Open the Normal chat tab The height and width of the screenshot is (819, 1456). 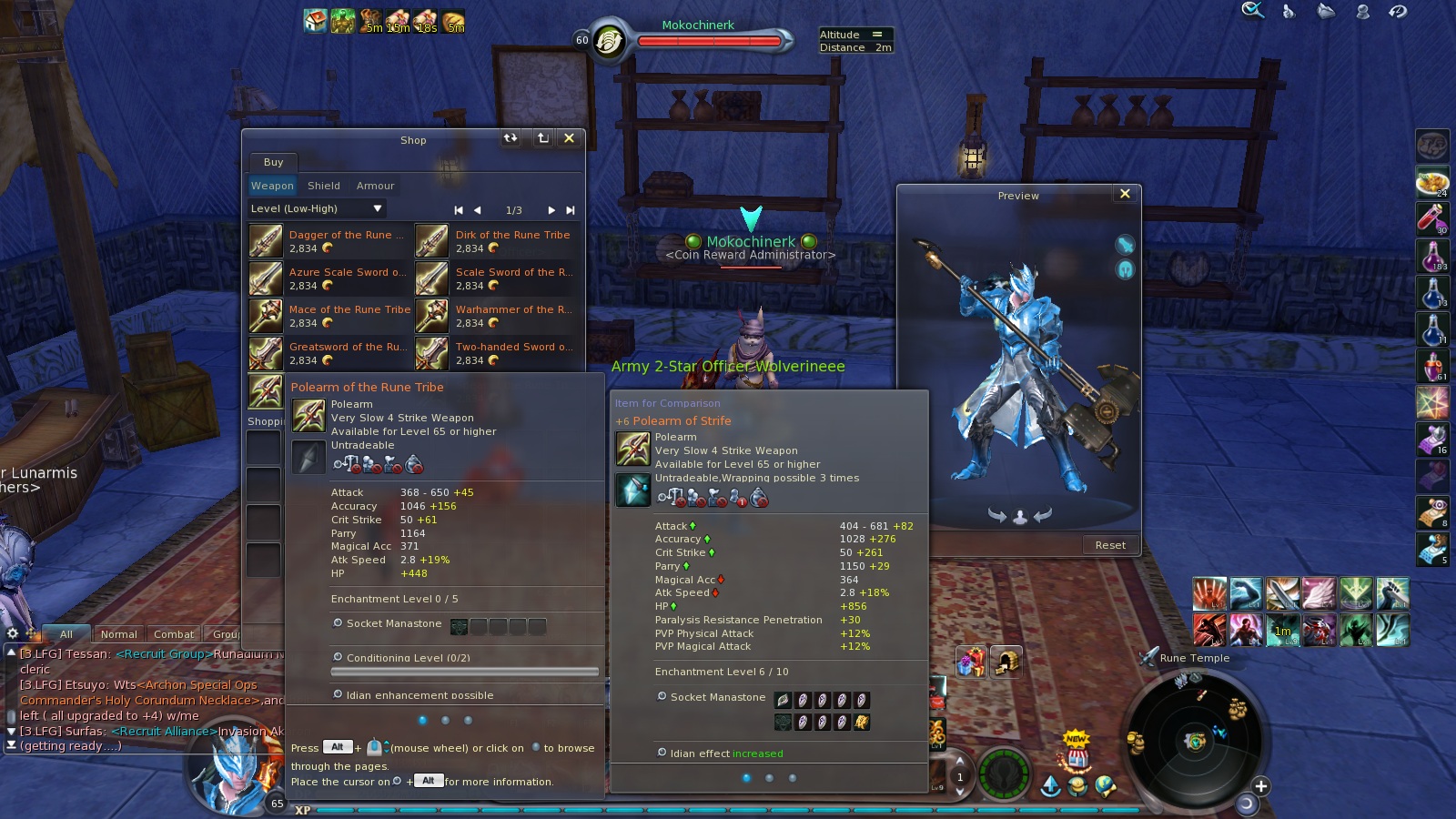point(119,634)
